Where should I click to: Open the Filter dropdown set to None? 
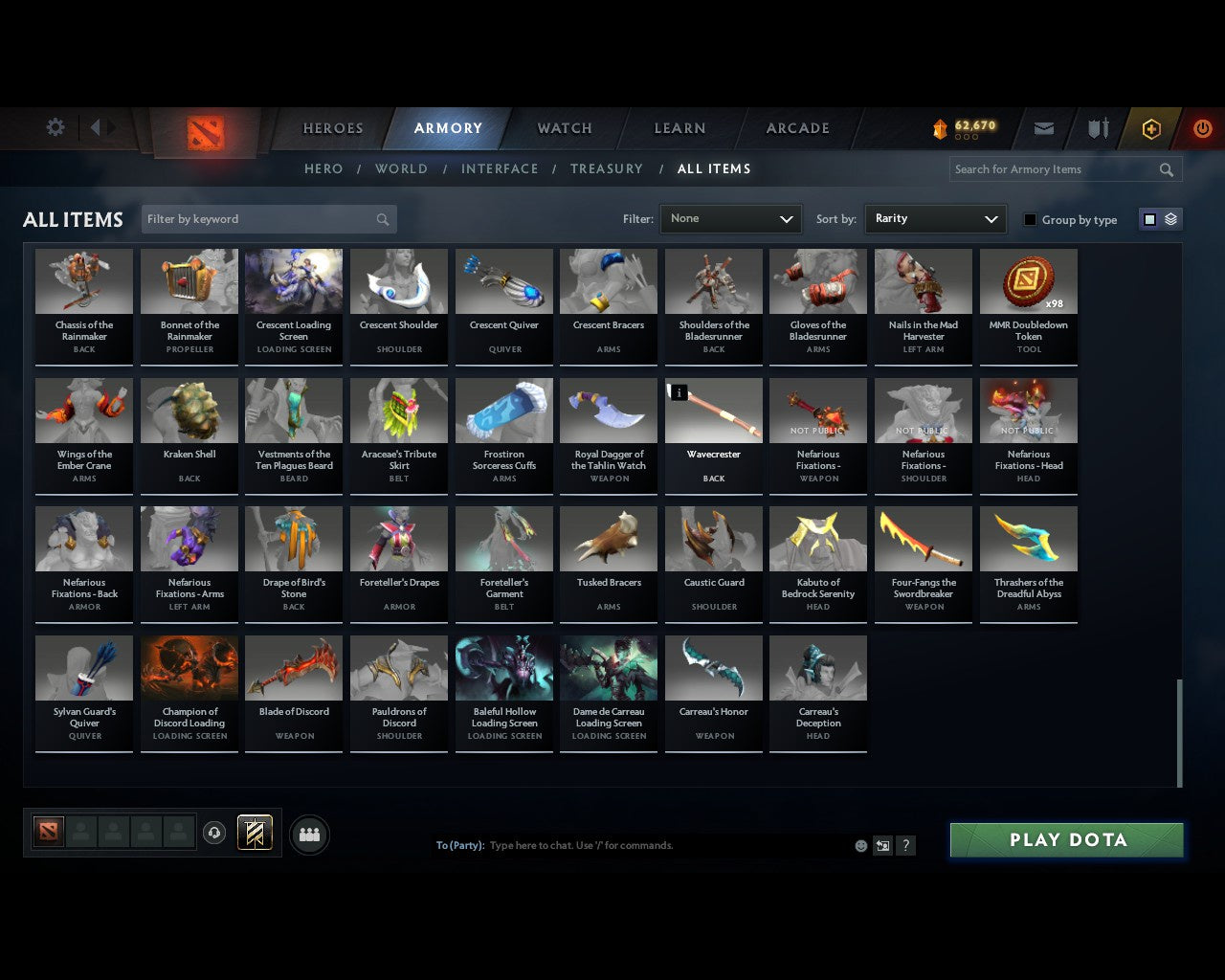(730, 218)
